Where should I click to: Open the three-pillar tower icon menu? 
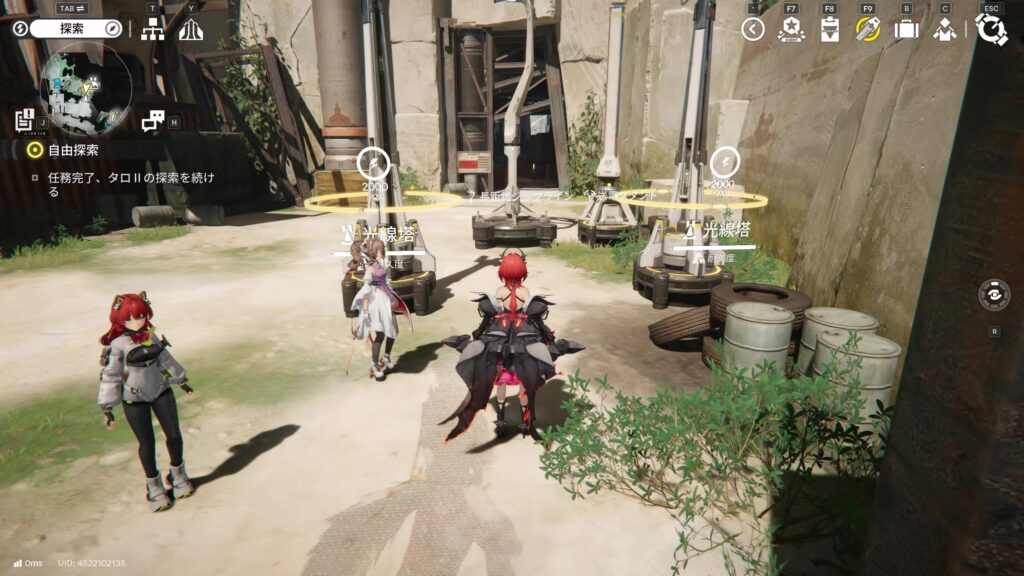pyautogui.click(x=190, y=29)
